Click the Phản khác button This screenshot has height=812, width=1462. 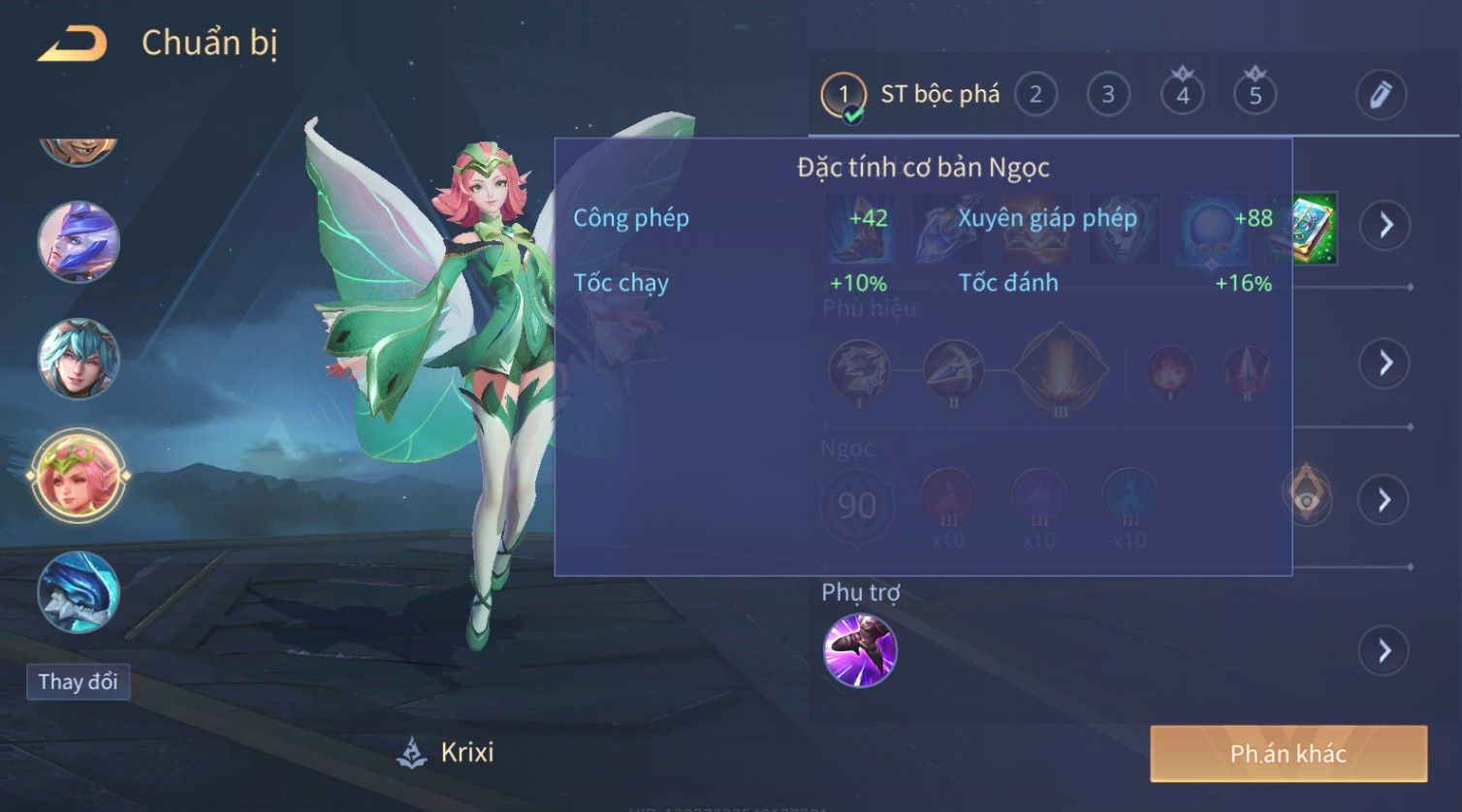(x=1288, y=754)
